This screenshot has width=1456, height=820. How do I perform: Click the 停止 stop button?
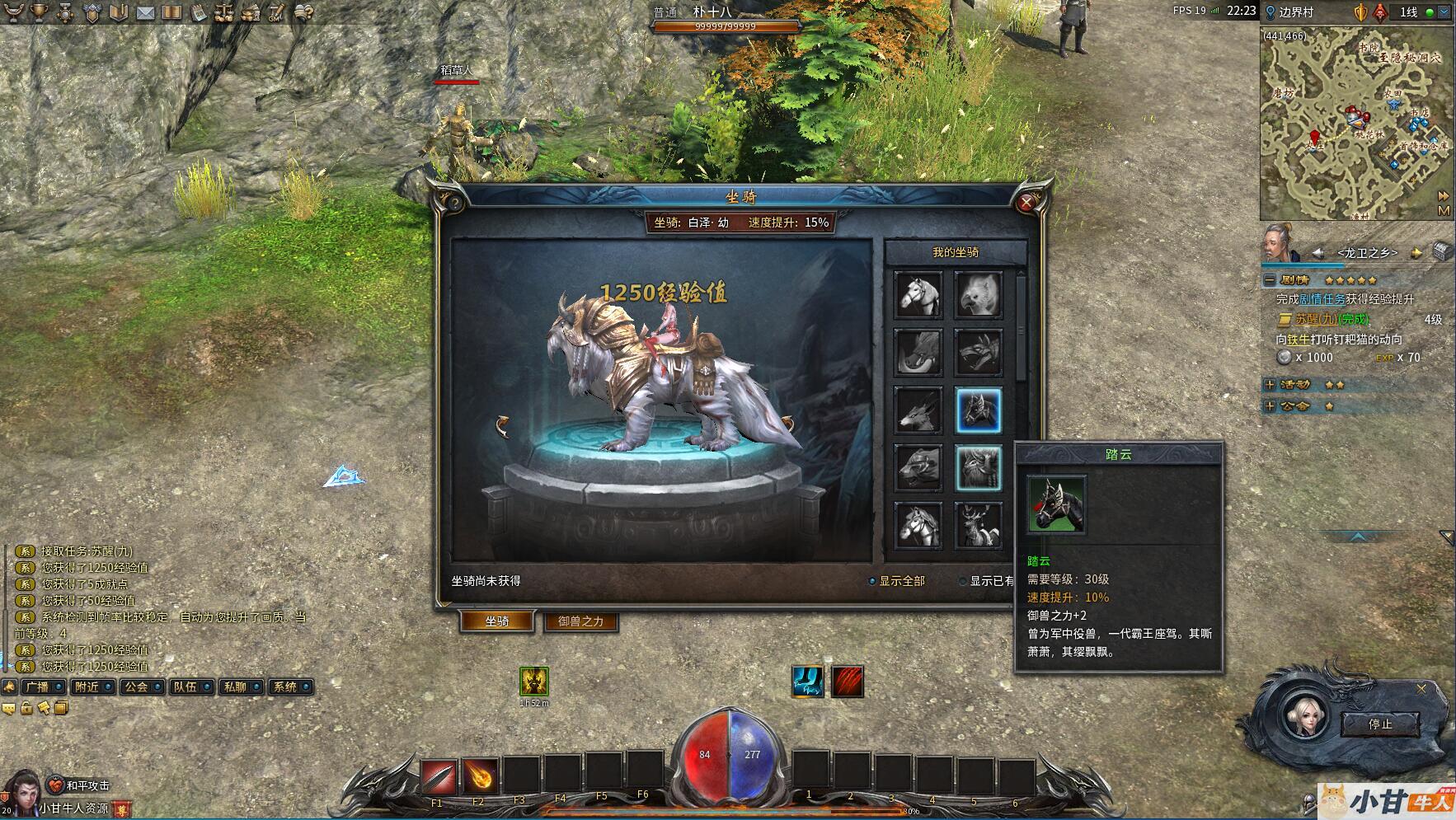(x=1379, y=724)
